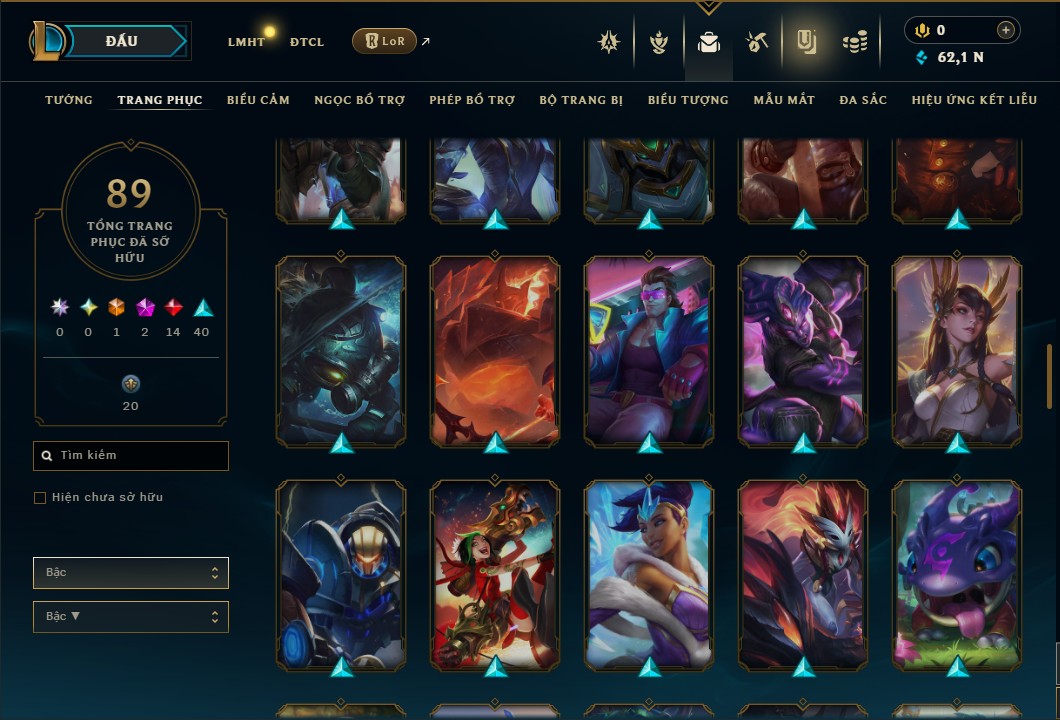This screenshot has height=720, width=1060.
Task: Click the ĐẤU play button
Action: click(122, 41)
